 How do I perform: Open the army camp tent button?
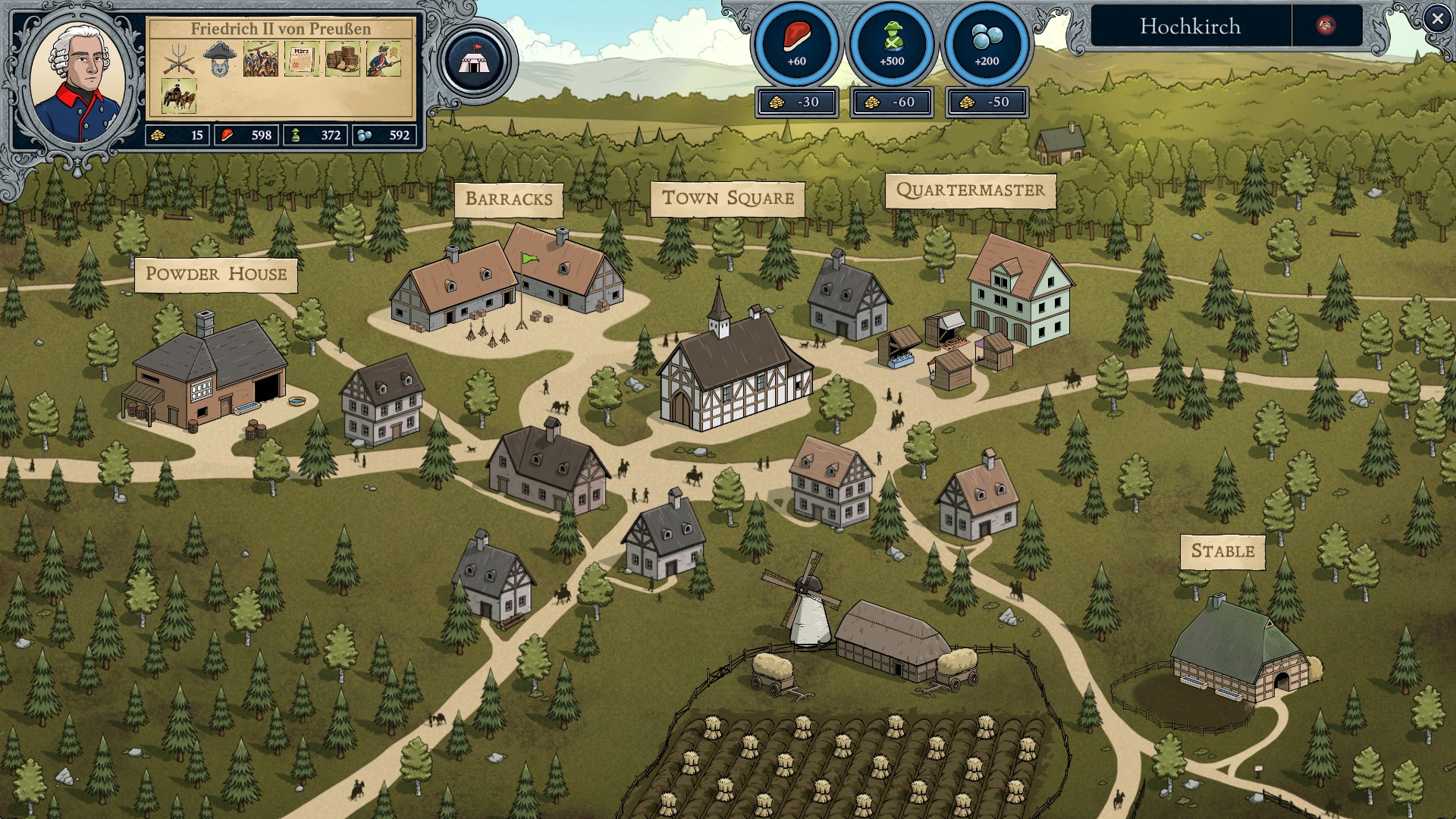coord(475,61)
